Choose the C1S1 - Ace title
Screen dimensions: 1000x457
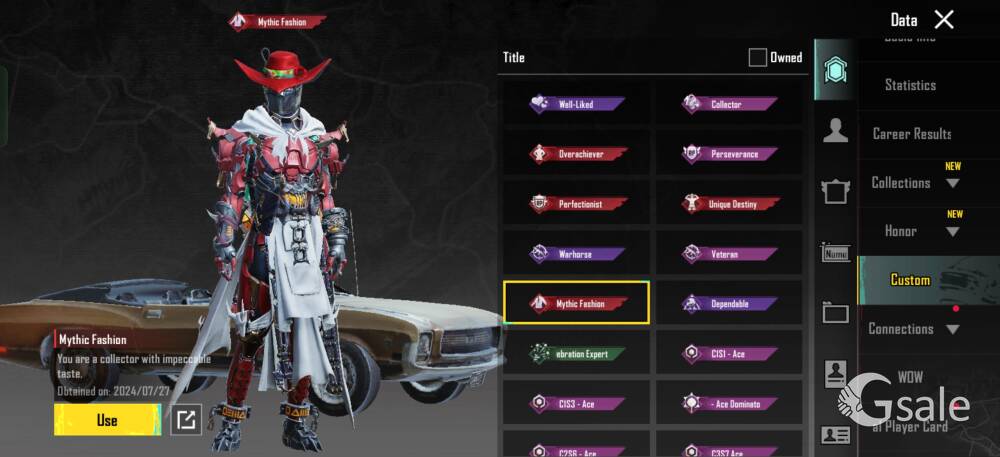click(x=729, y=354)
